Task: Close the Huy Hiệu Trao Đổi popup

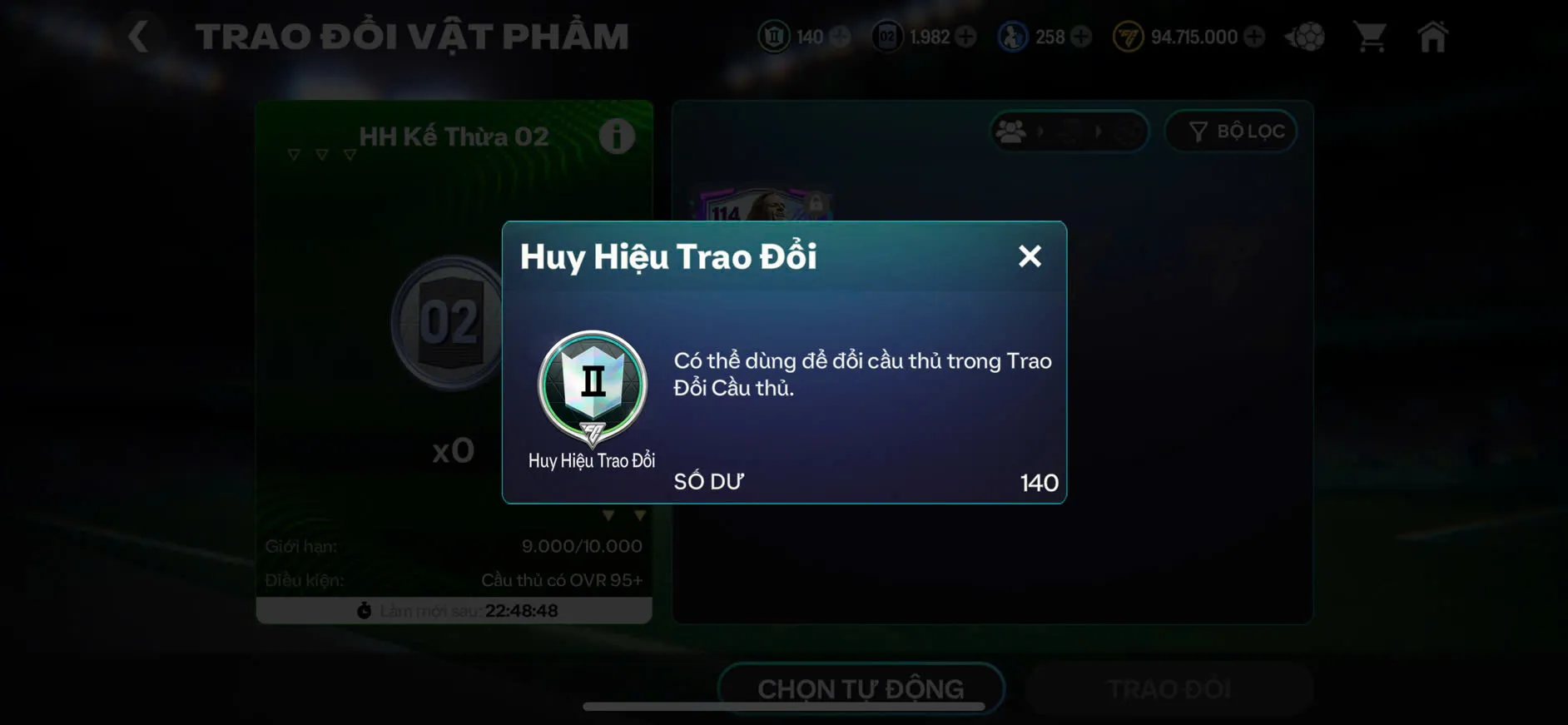Action: pos(1030,256)
